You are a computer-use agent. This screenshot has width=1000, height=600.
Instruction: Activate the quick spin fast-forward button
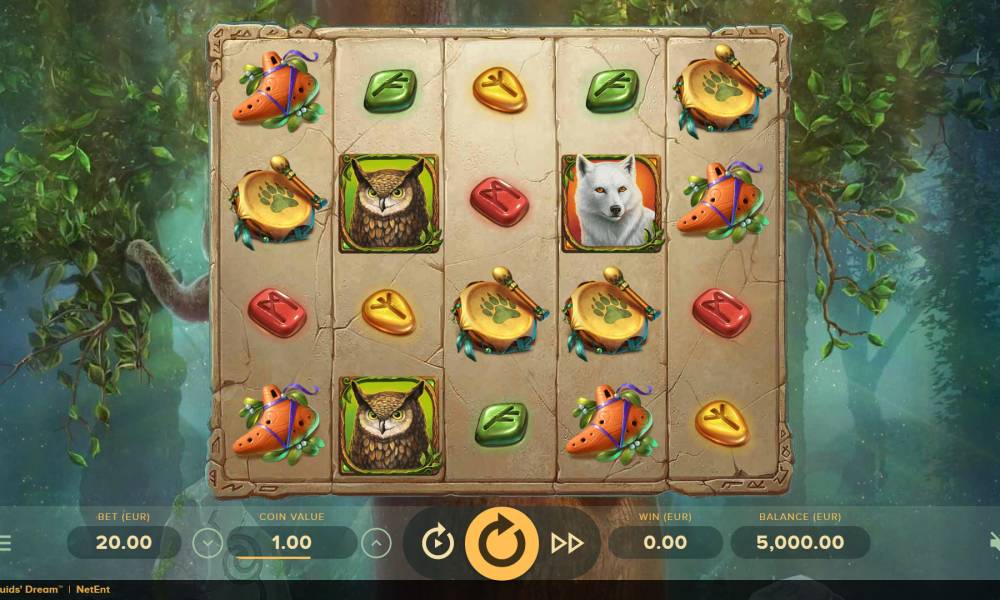[x=567, y=543]
